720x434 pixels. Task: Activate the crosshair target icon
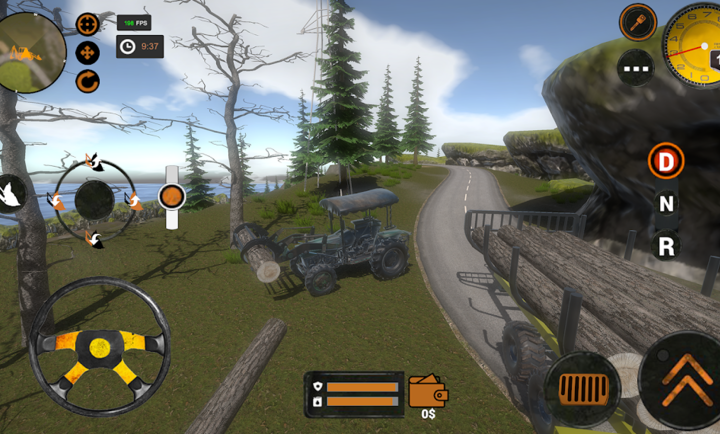pos(88,23)
